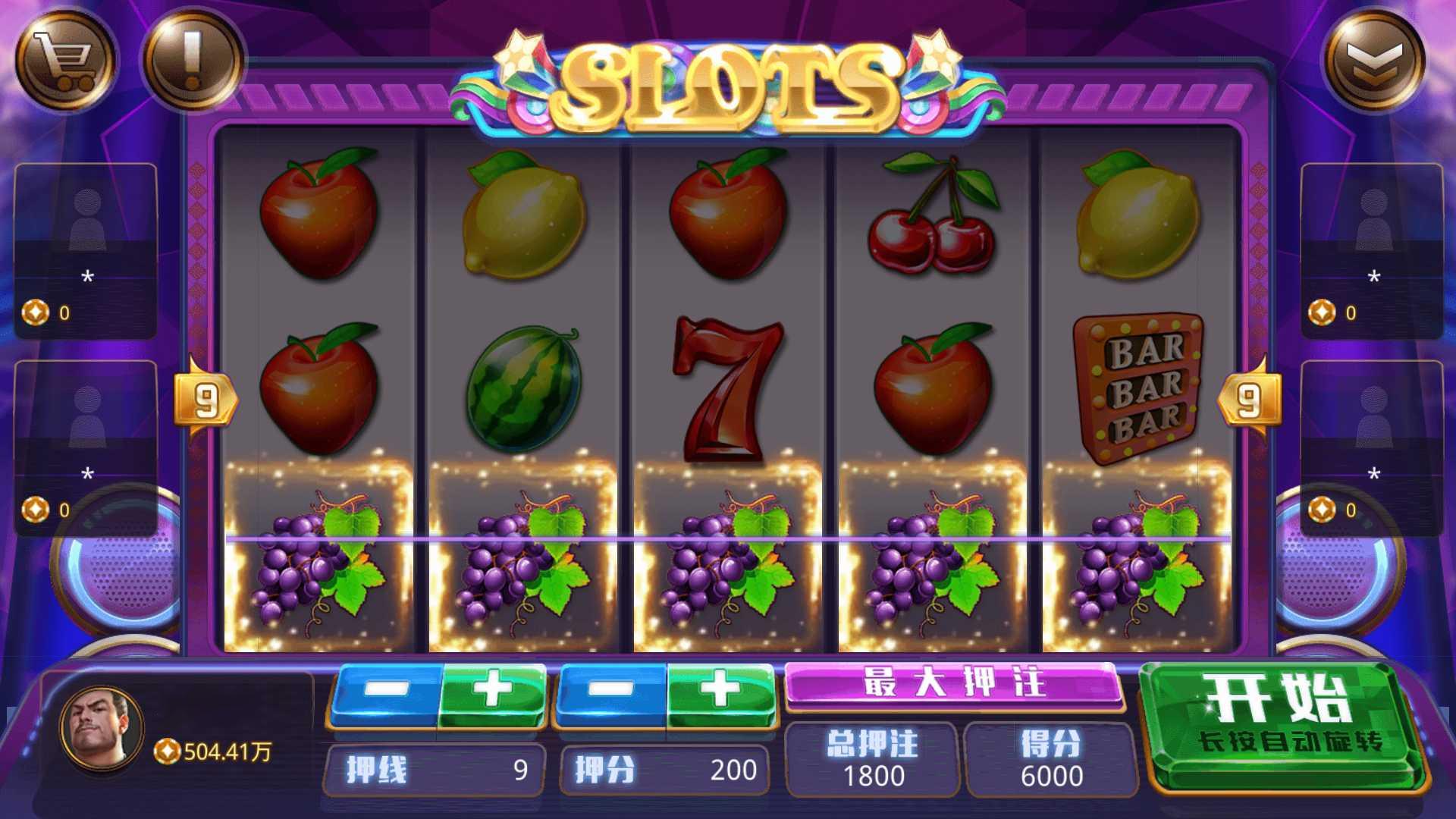Expand the top-right dropdown arrow menu
1456x819 pixels.
(x=1374, y=59)
